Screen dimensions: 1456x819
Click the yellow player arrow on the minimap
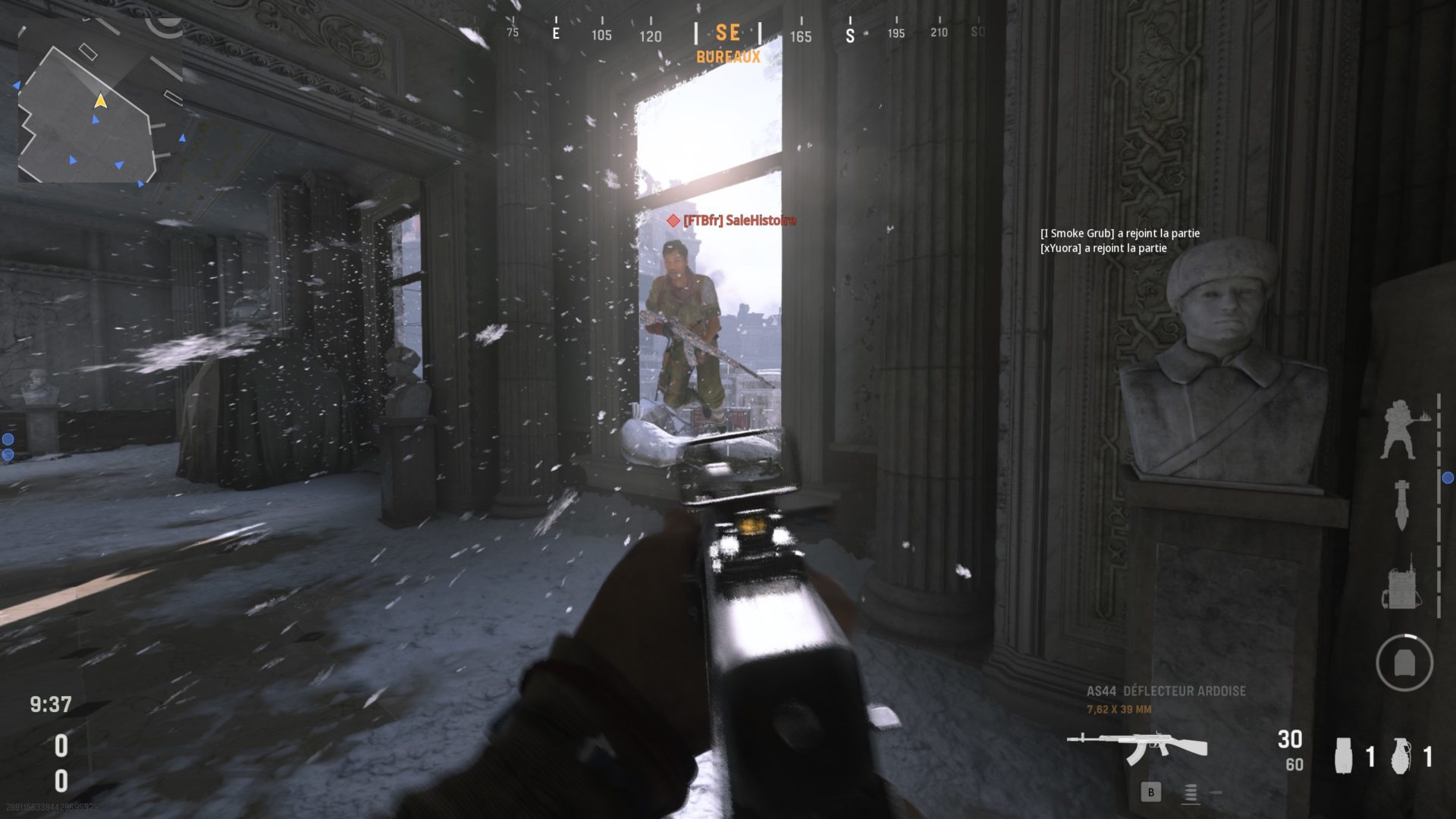click(101, 99)
